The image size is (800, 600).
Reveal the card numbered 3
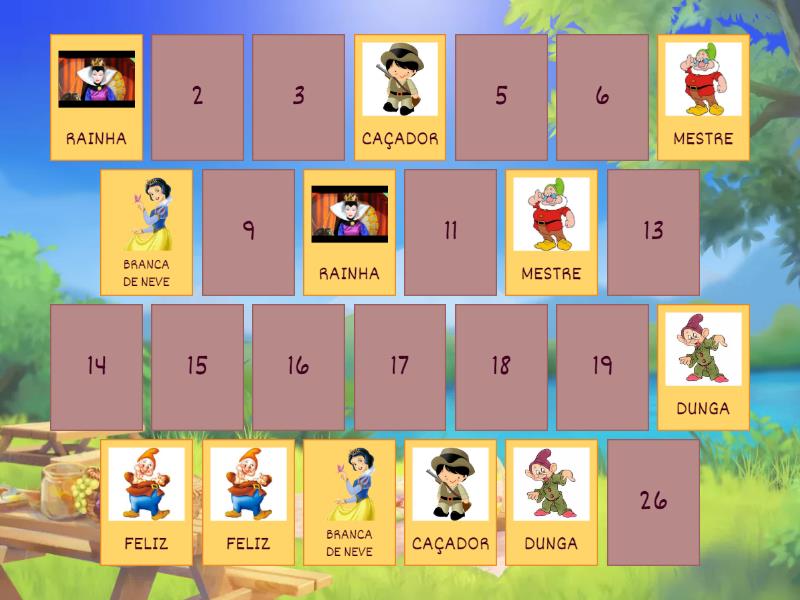298,97
